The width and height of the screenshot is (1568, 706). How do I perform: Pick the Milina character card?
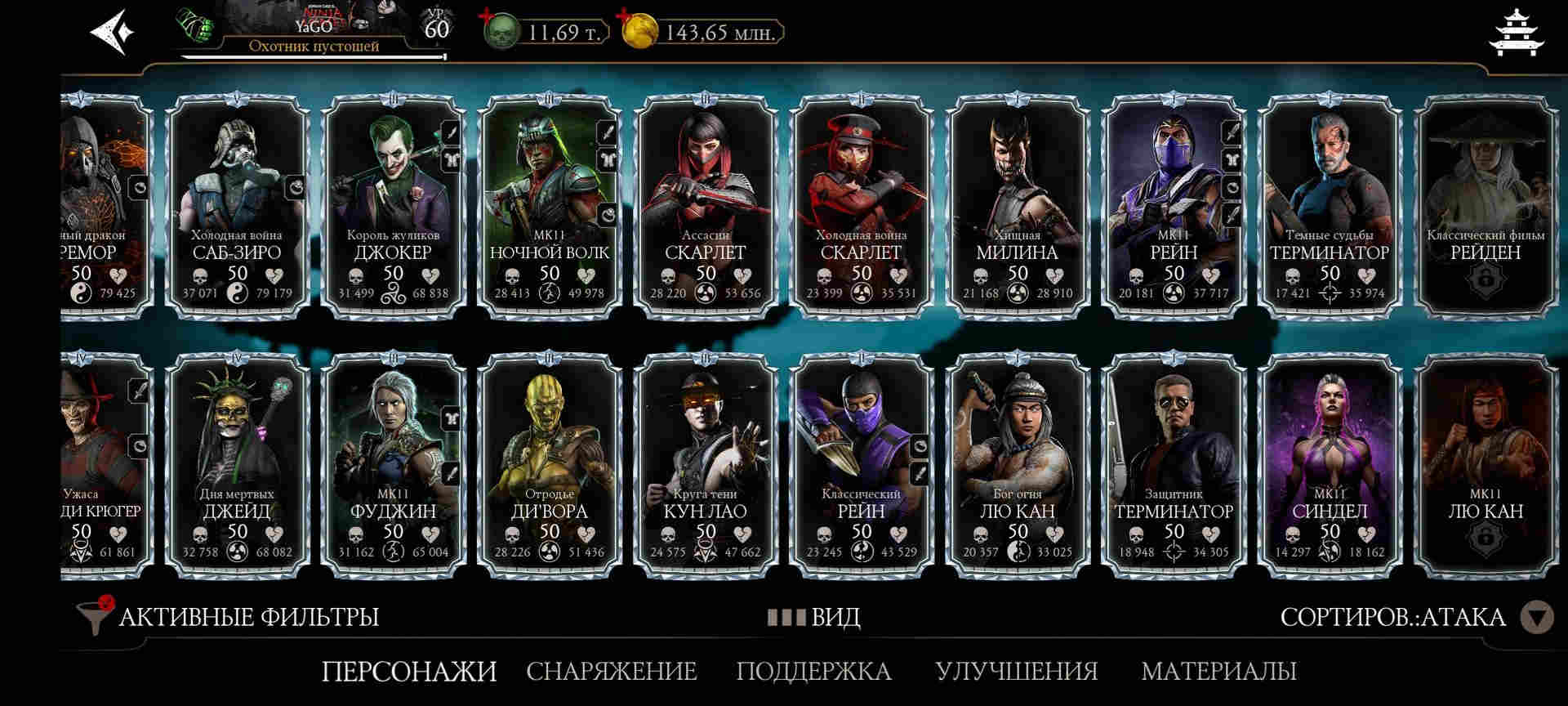[x=1017, y=206]
